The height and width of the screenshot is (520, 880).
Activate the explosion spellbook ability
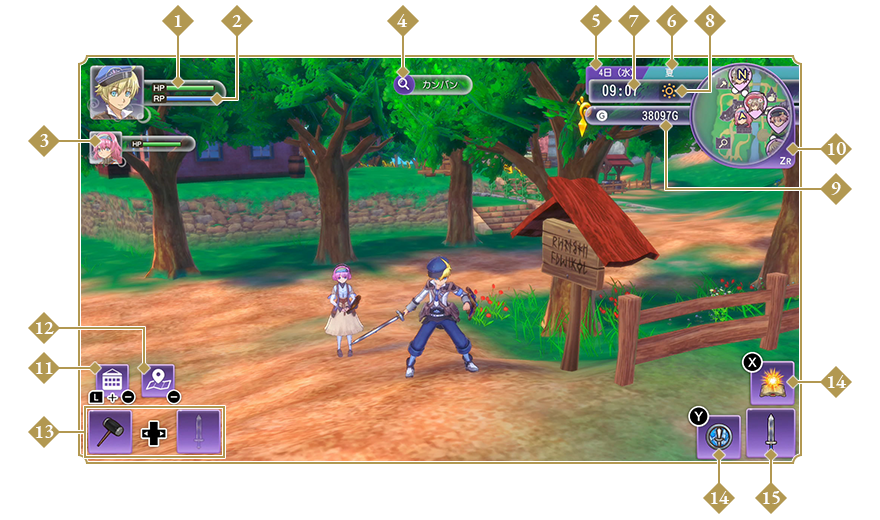point(772,382)
